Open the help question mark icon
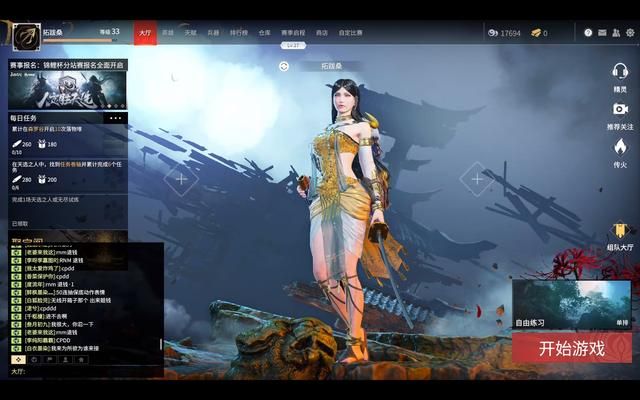This screenshot has width=640, height=400. pos(588,33)
